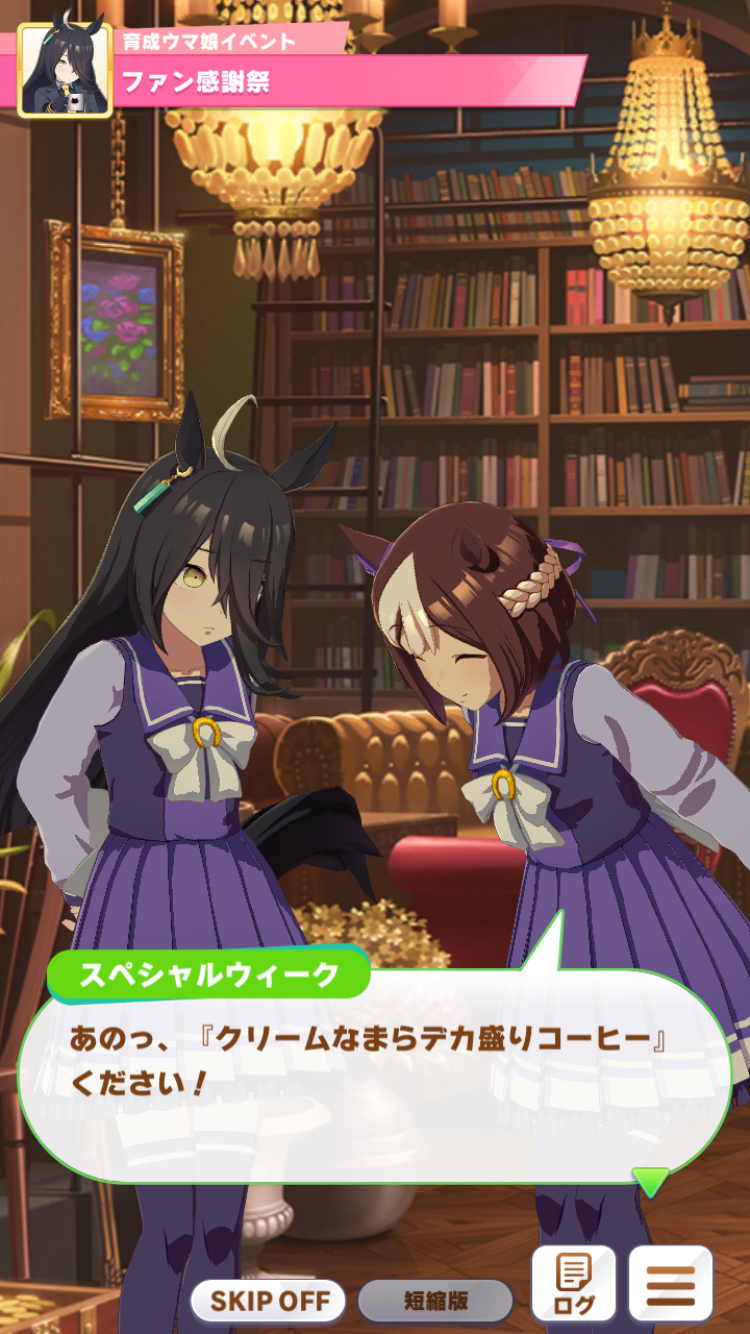750x1334 pixels.
Task: Select the 短縮版 shortened version button
Action: point(435,1300)
